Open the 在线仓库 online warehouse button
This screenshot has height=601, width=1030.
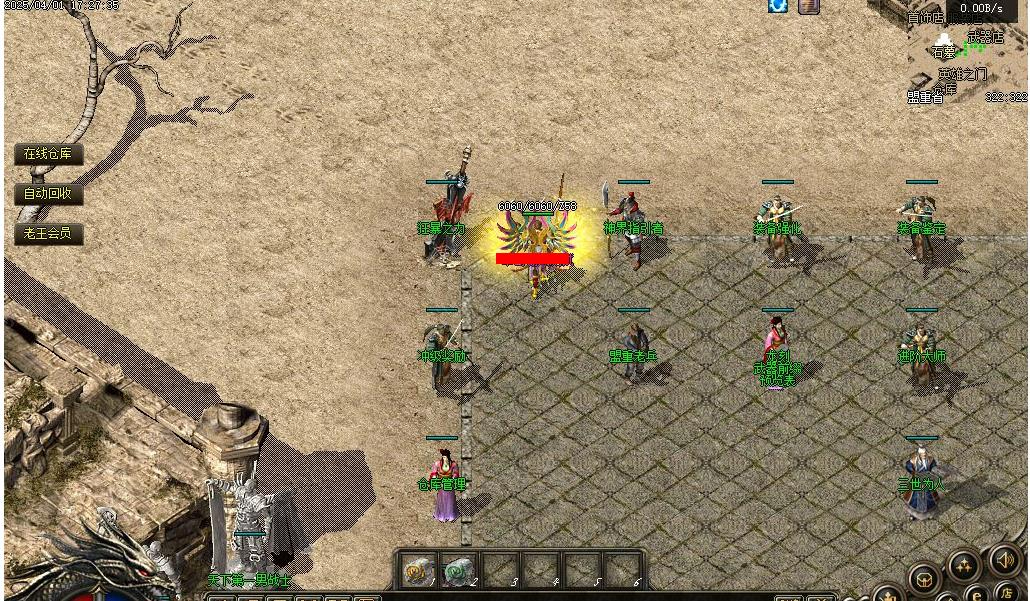coord(48,154)
